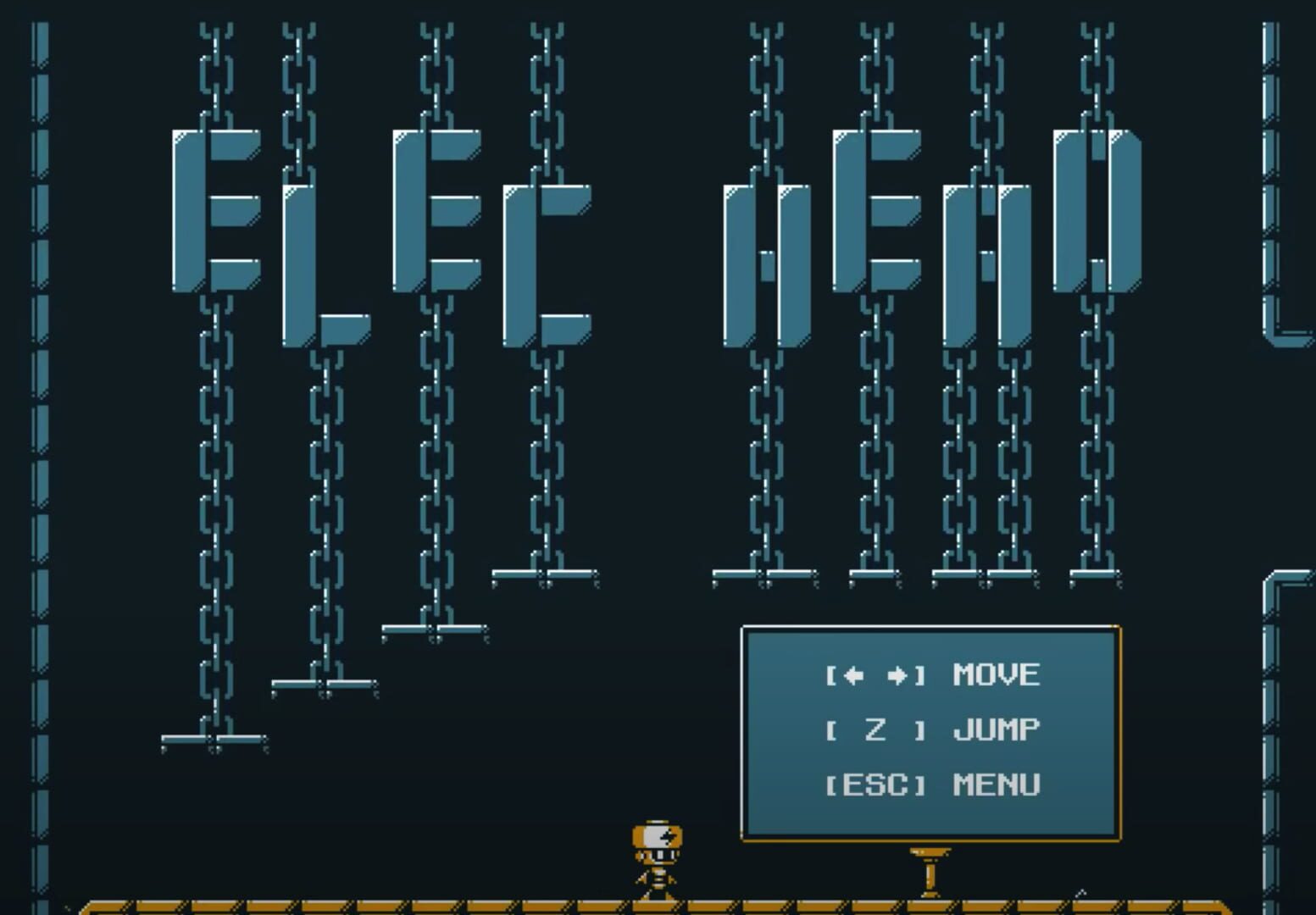Click the right arrow key icon in MOVE hint

896,675
